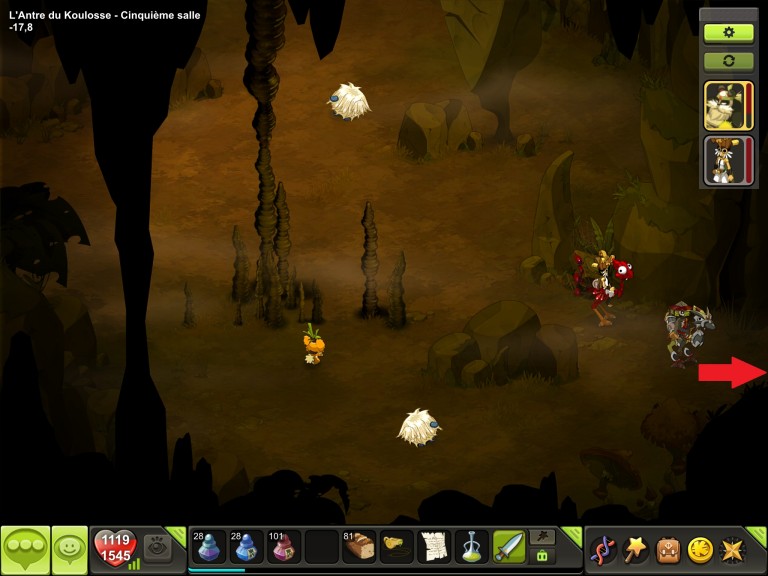
Task: Open the parchment scroll item slot
Action: 434,547
